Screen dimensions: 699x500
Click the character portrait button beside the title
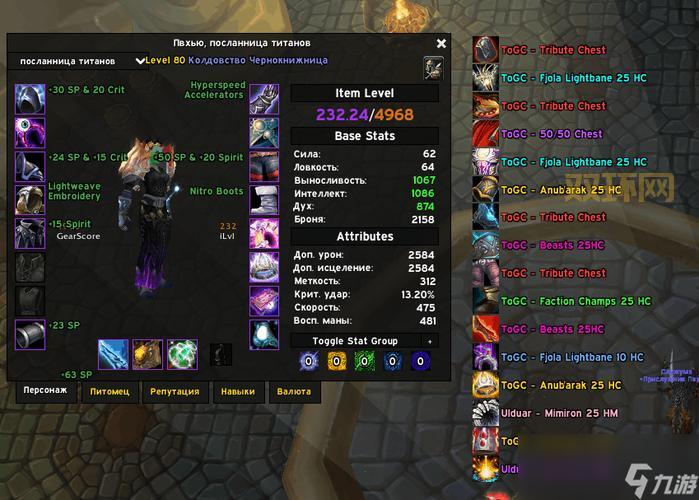tap(434, 67)
